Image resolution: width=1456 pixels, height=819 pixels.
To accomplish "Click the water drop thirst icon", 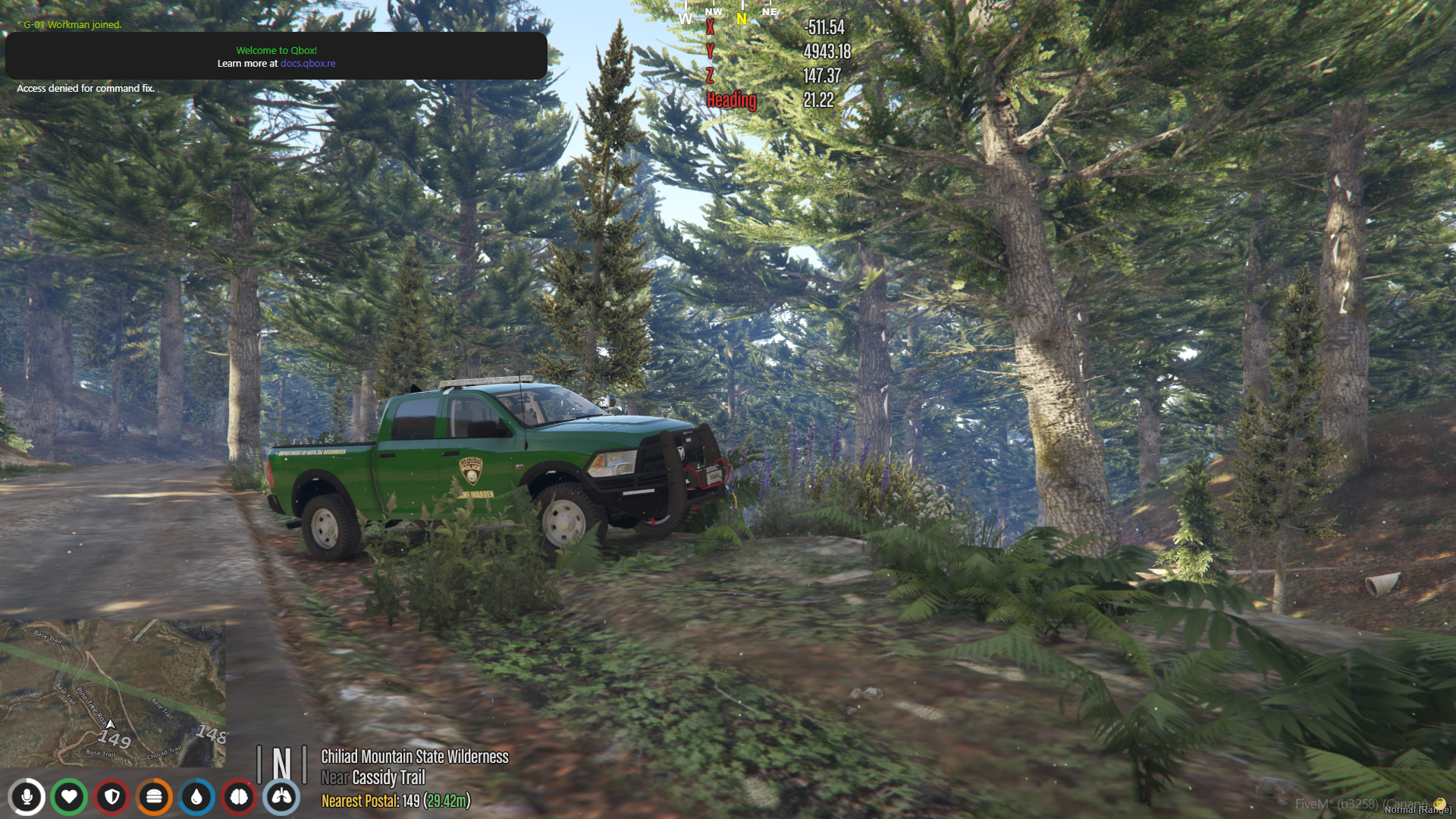I will click(197, 797).
